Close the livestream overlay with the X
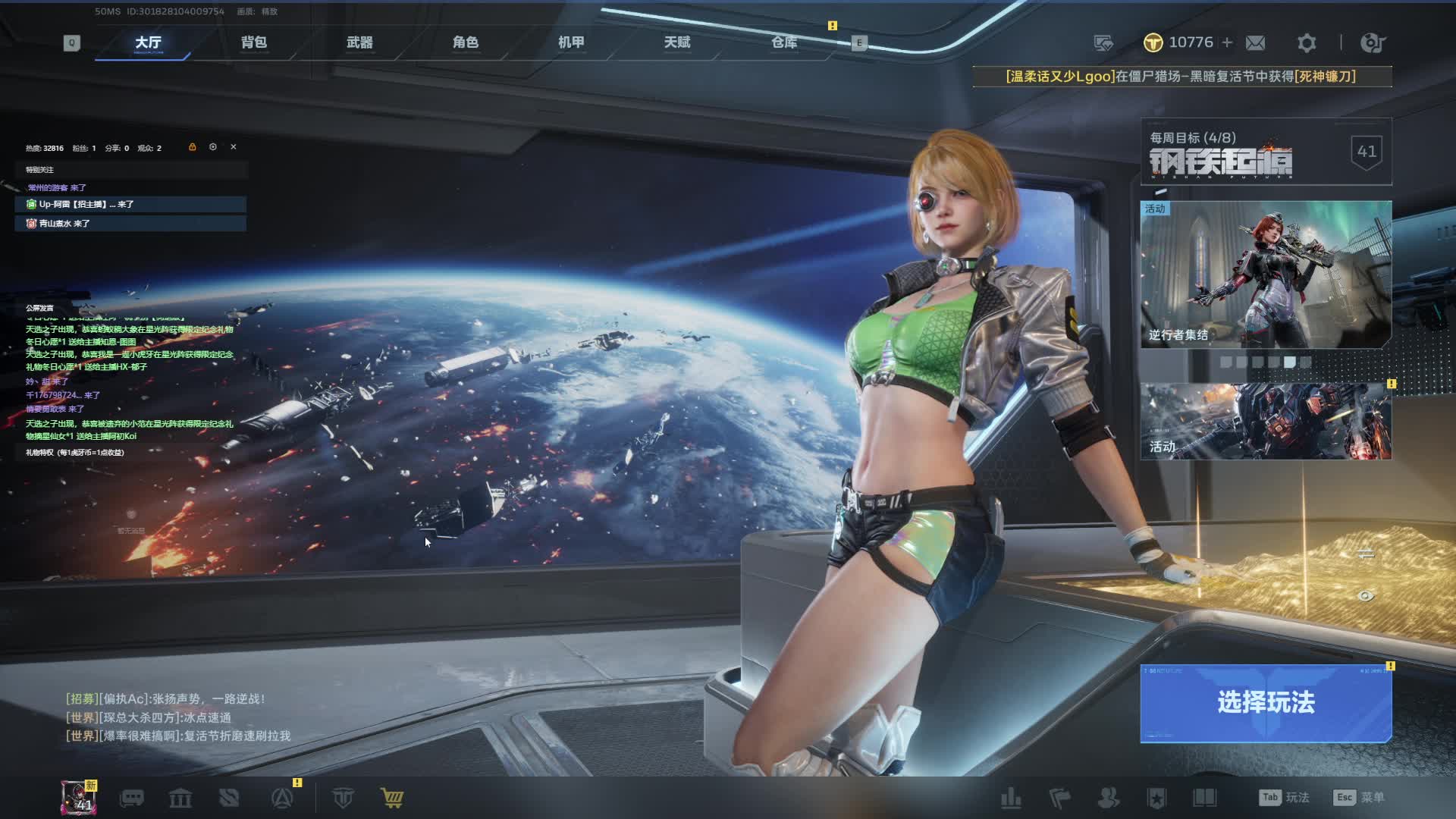 click(234, 147)
